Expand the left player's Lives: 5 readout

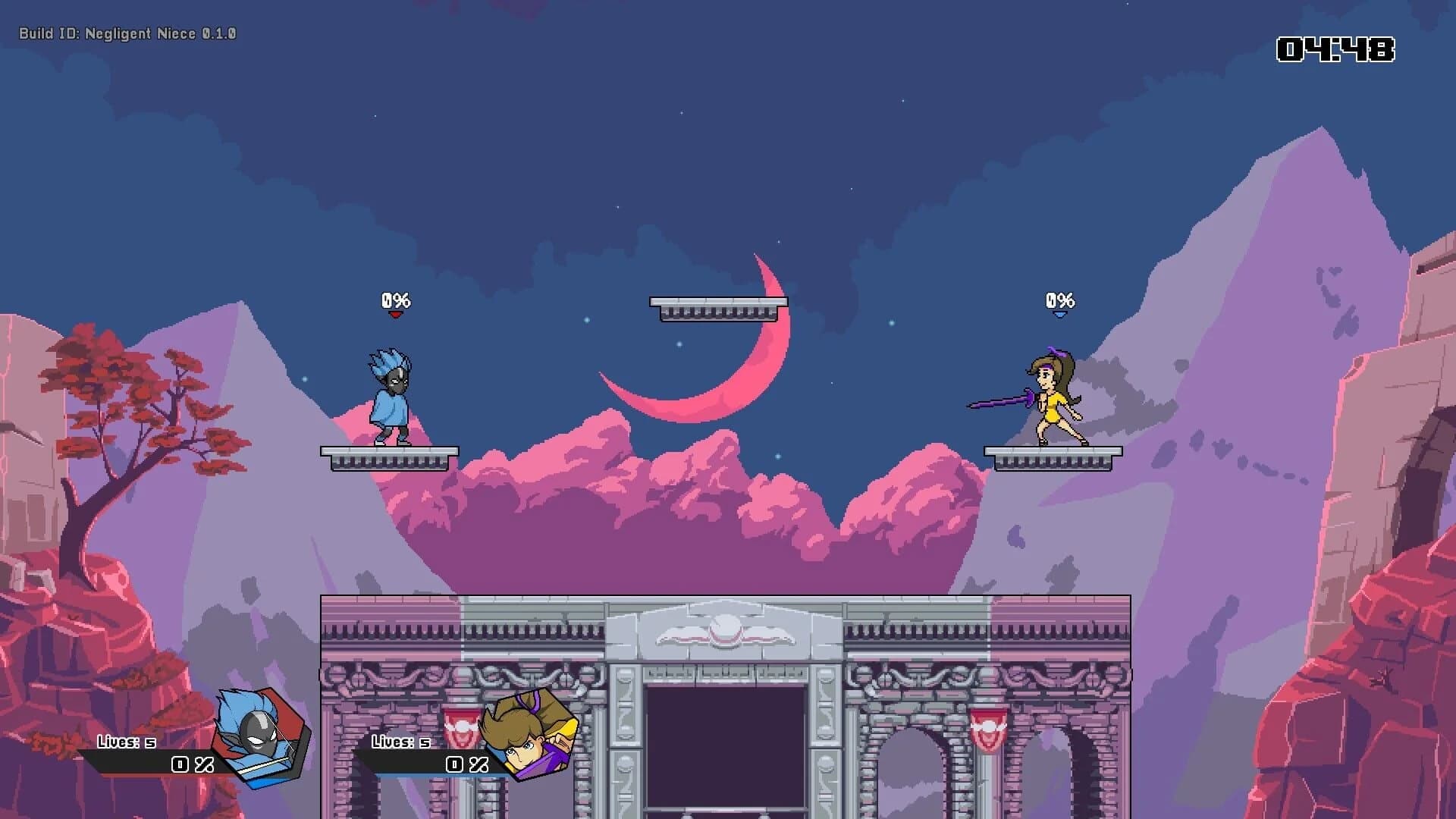pos(125,742)
